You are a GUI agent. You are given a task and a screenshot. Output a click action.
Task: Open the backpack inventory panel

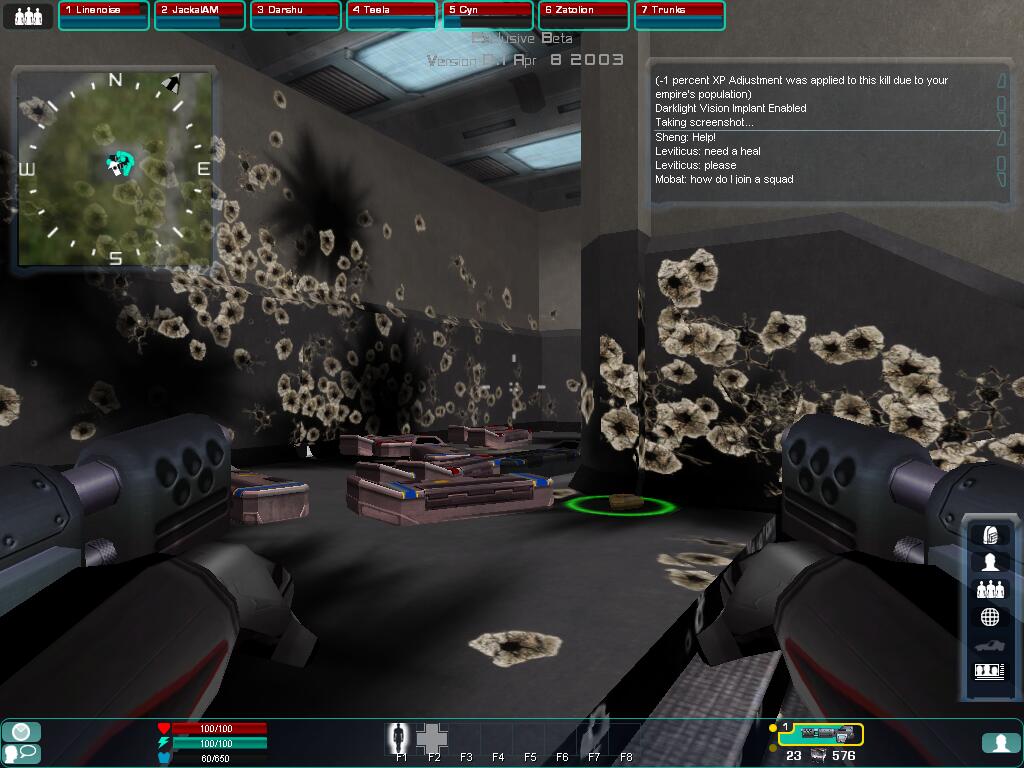[990, 535]
